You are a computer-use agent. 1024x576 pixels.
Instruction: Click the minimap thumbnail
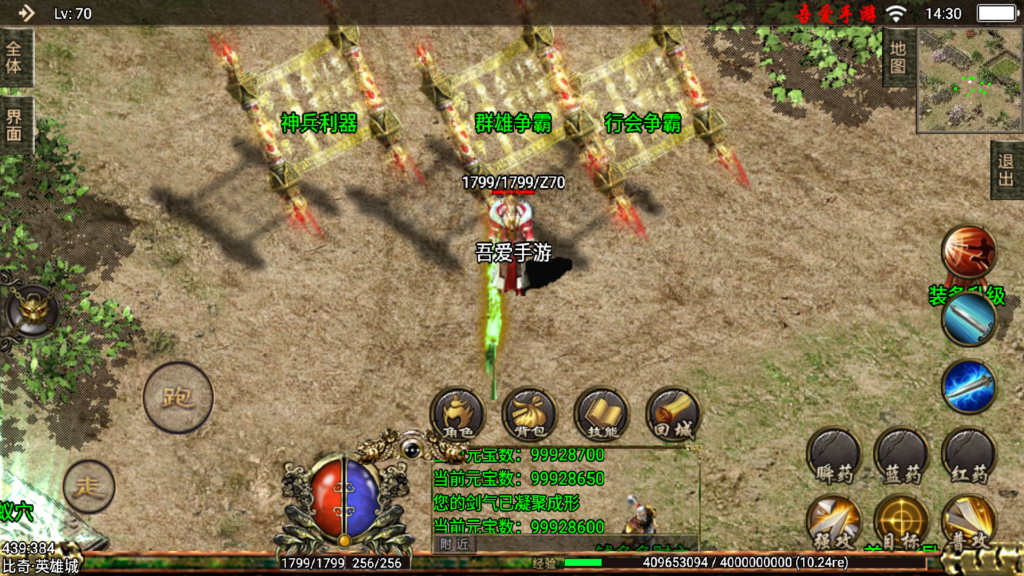(x=969, y=80)
